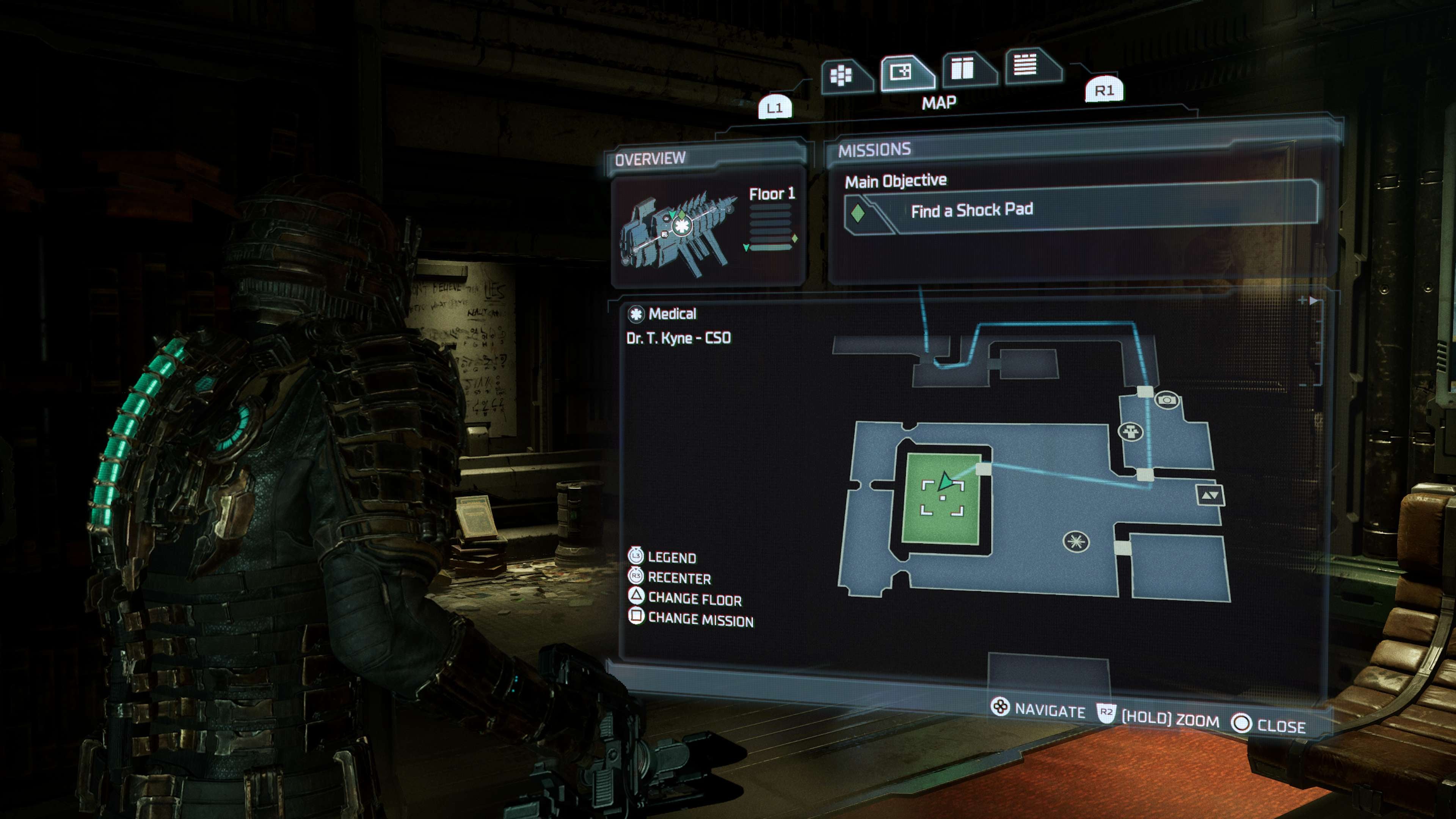Click the camera marker on the map

pos(1167,401)
